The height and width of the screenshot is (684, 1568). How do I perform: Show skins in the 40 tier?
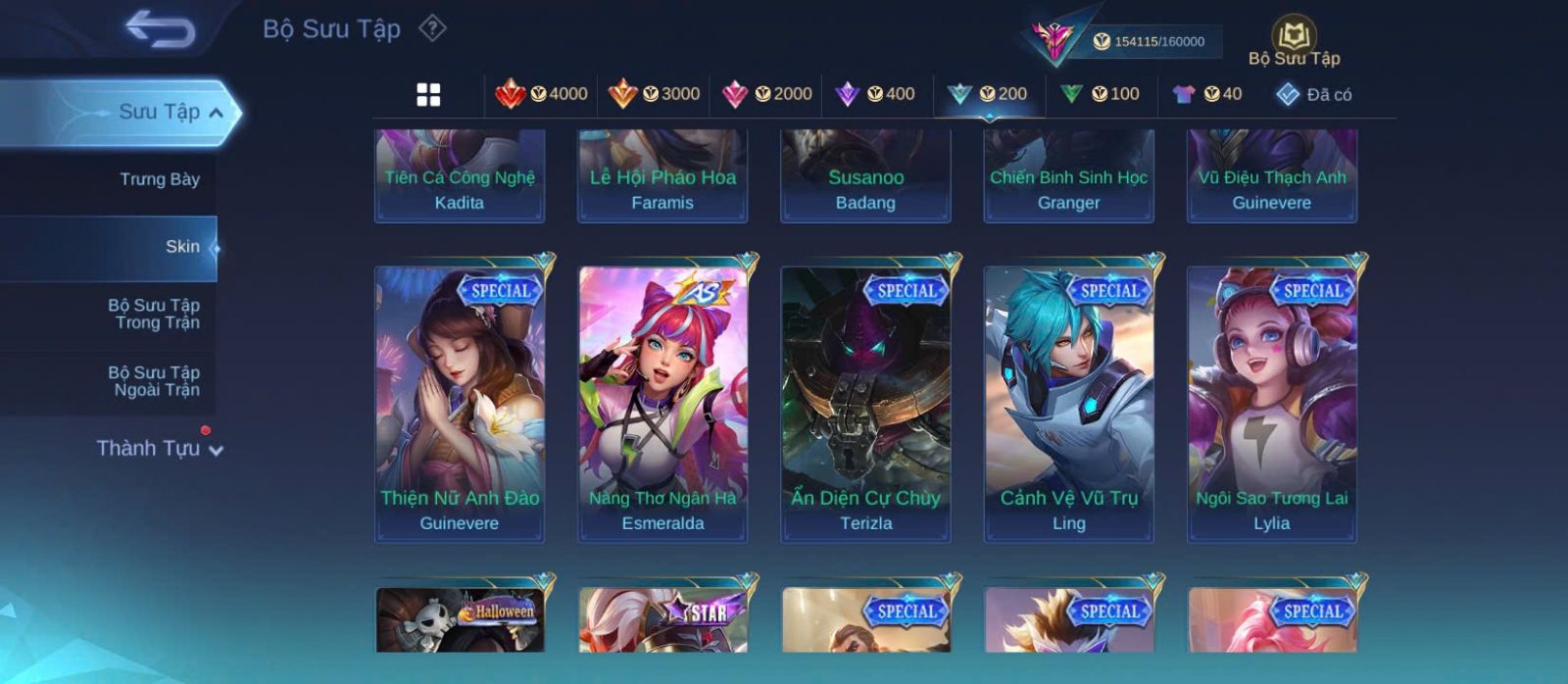1207,94
